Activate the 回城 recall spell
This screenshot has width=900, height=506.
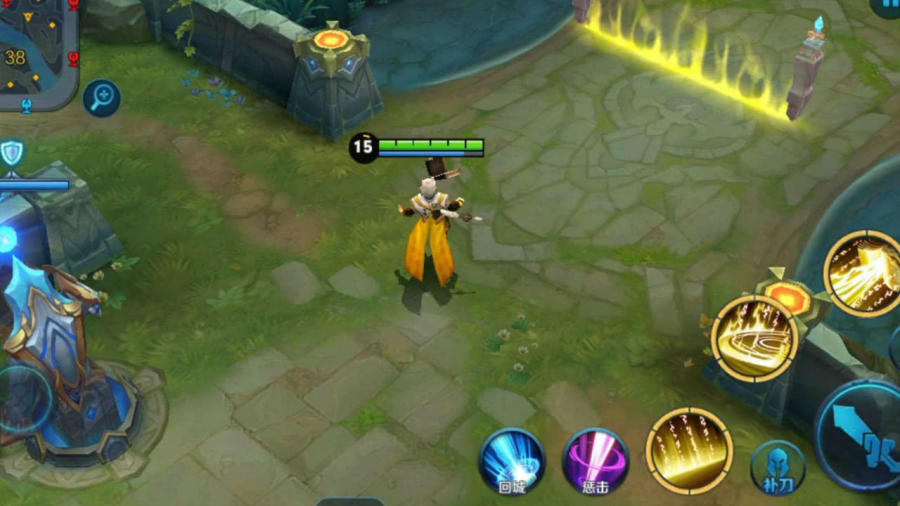tap(511, 461)
